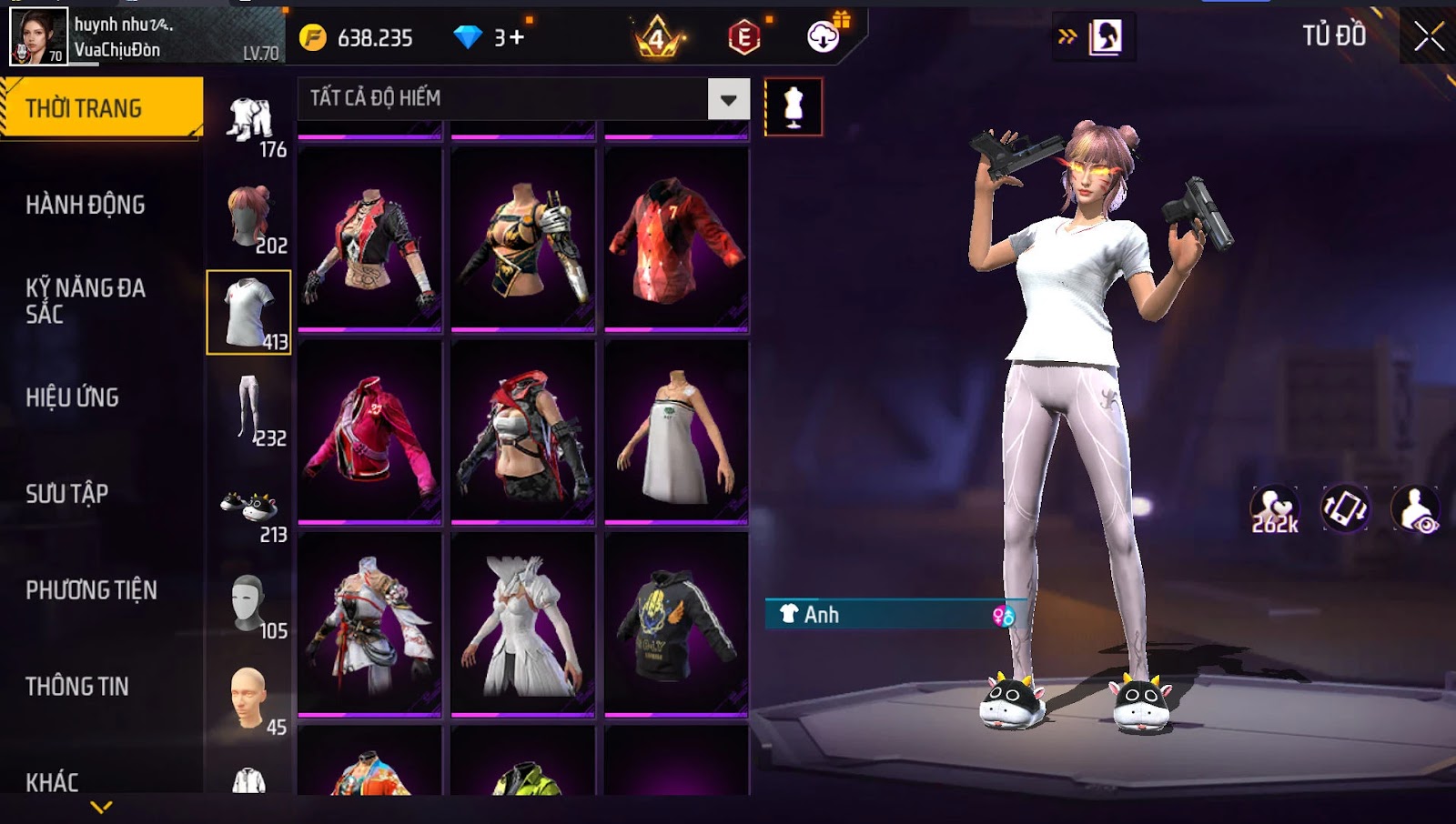Image resolution: width=1456 pixels, height=824 pixels.
Task: Equip the white wedding dress top
Action: coord(522,624)
